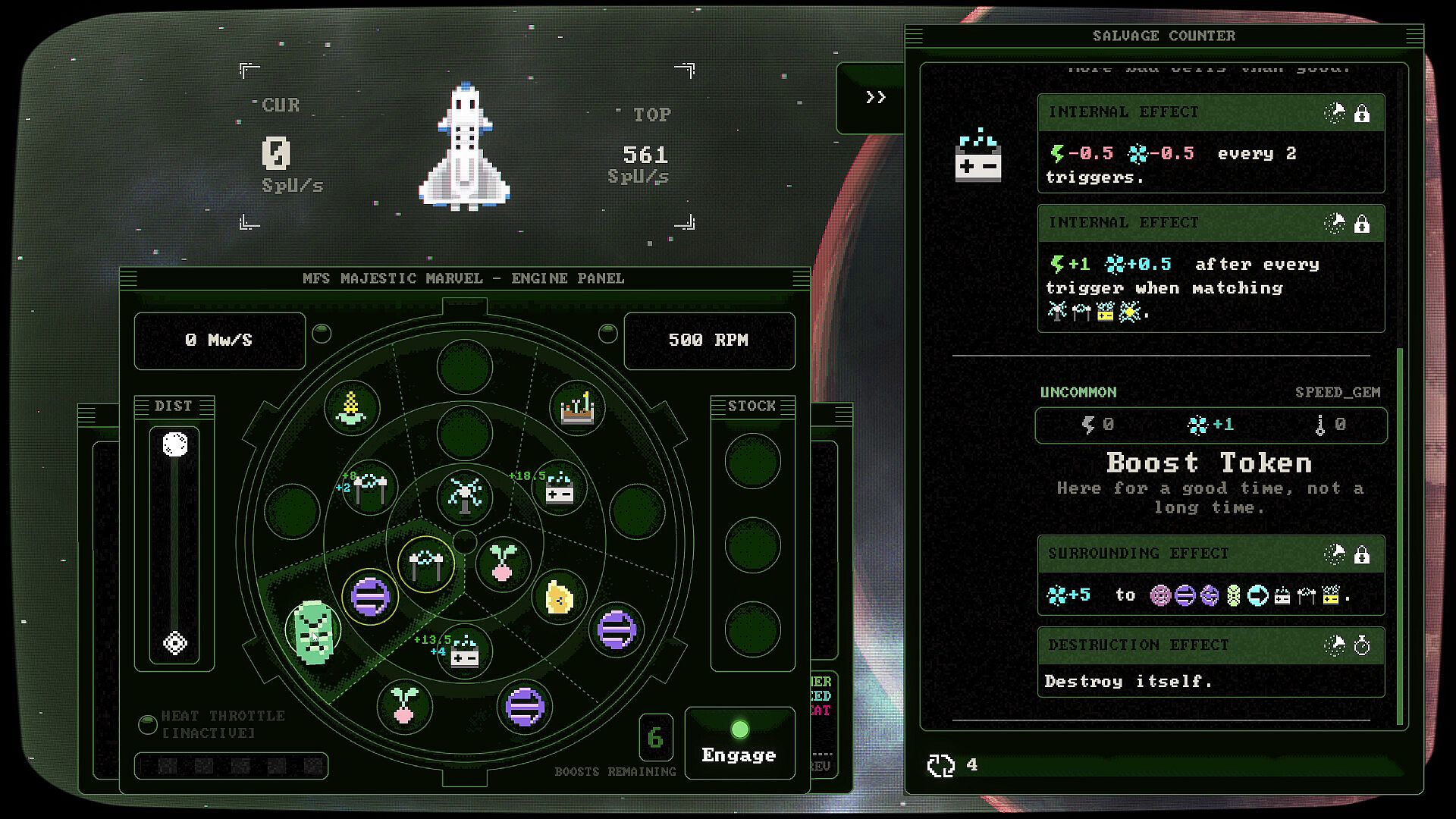Collapse the Salvage Counter with the double-arrow button
The image size is (1456, 819).
click(x=876, y=97)
